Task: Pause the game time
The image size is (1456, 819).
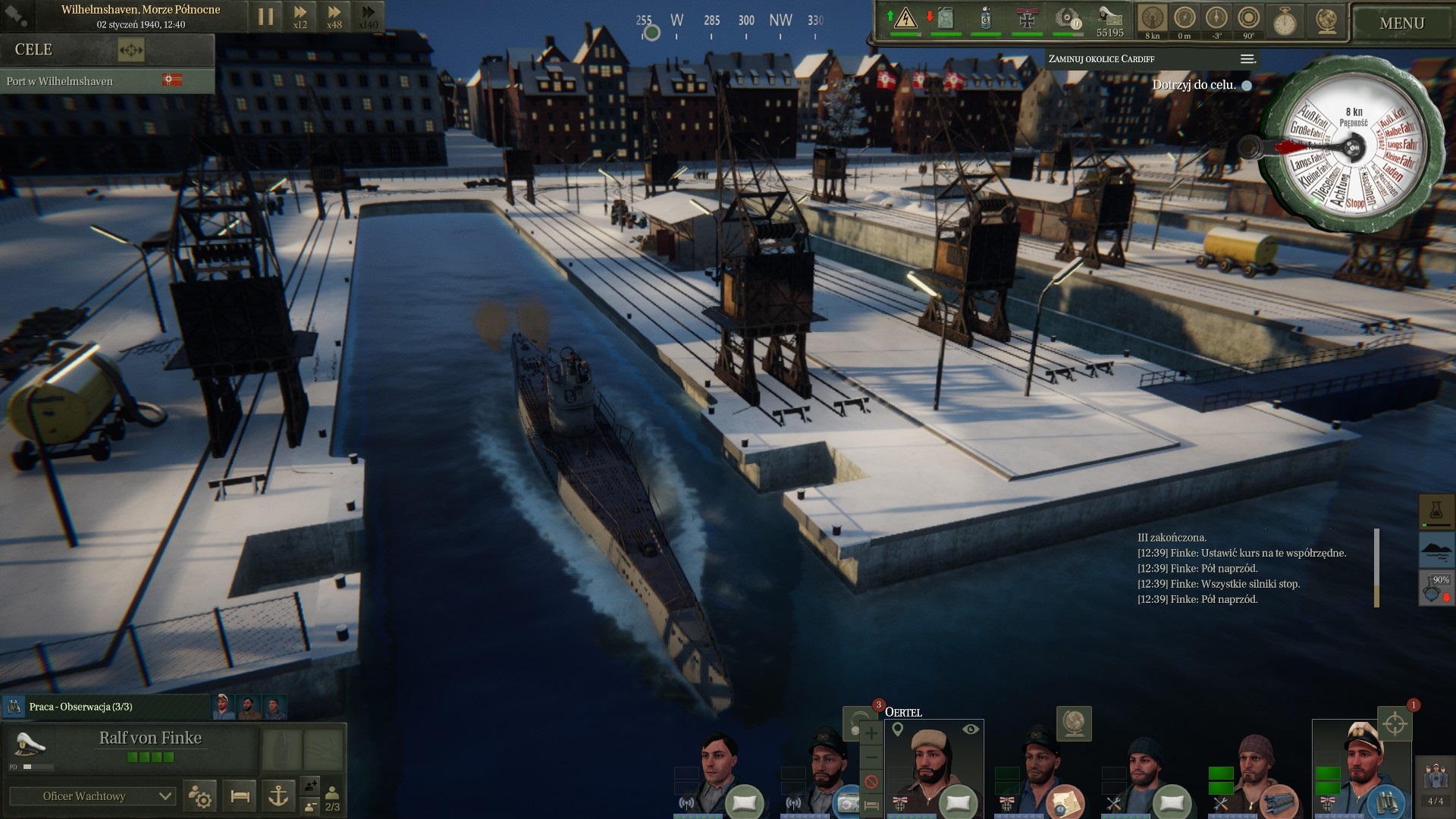Action: [x=265, y=17]
